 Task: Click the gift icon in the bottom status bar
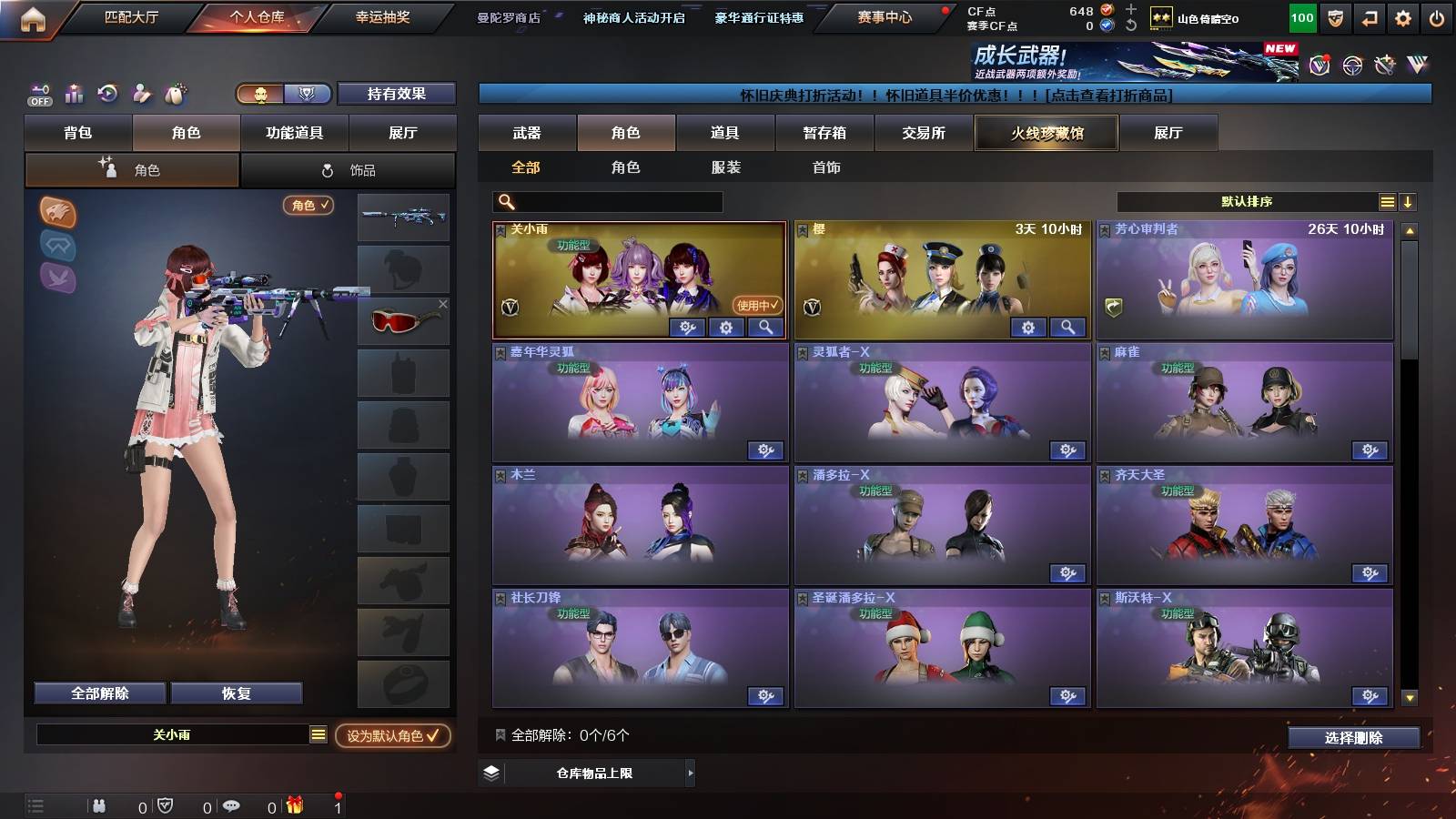coord(294,804)
